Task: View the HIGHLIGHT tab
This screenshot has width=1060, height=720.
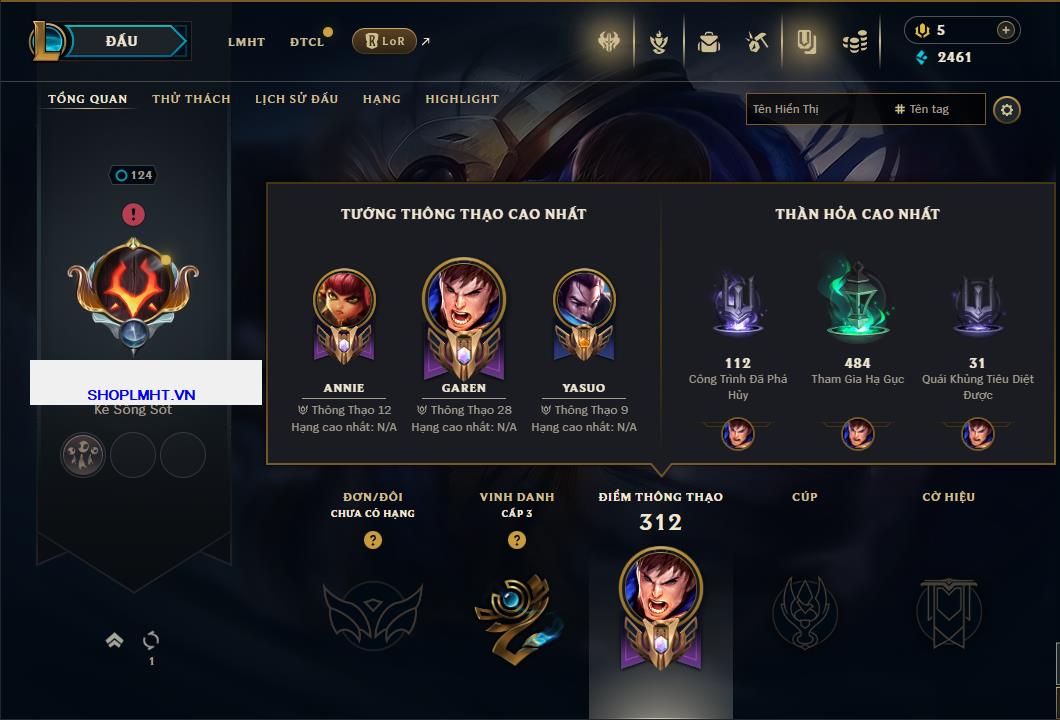Action: pyautogui.click(x=462, y=99)
